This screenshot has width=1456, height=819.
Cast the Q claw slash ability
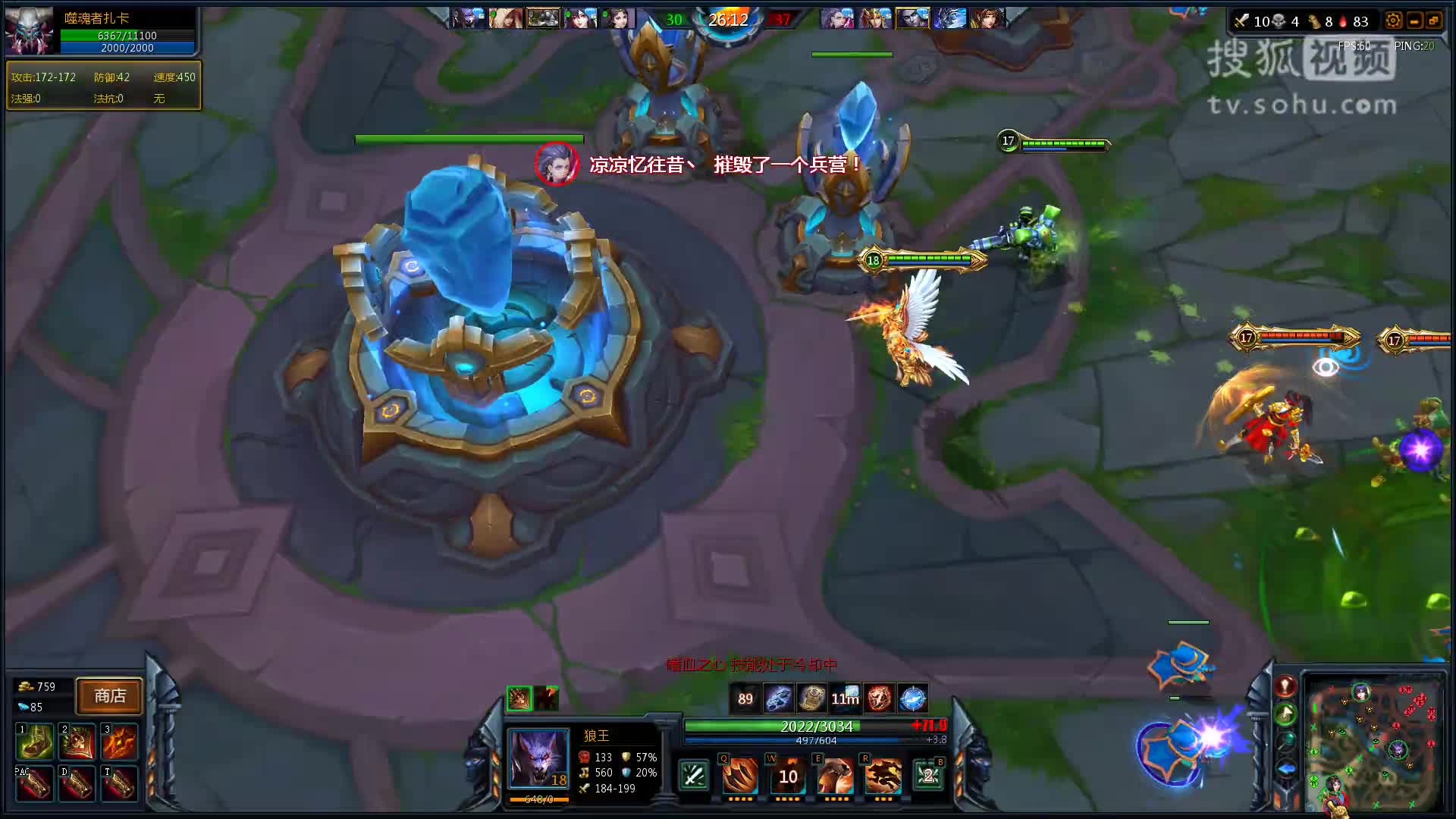739,775
